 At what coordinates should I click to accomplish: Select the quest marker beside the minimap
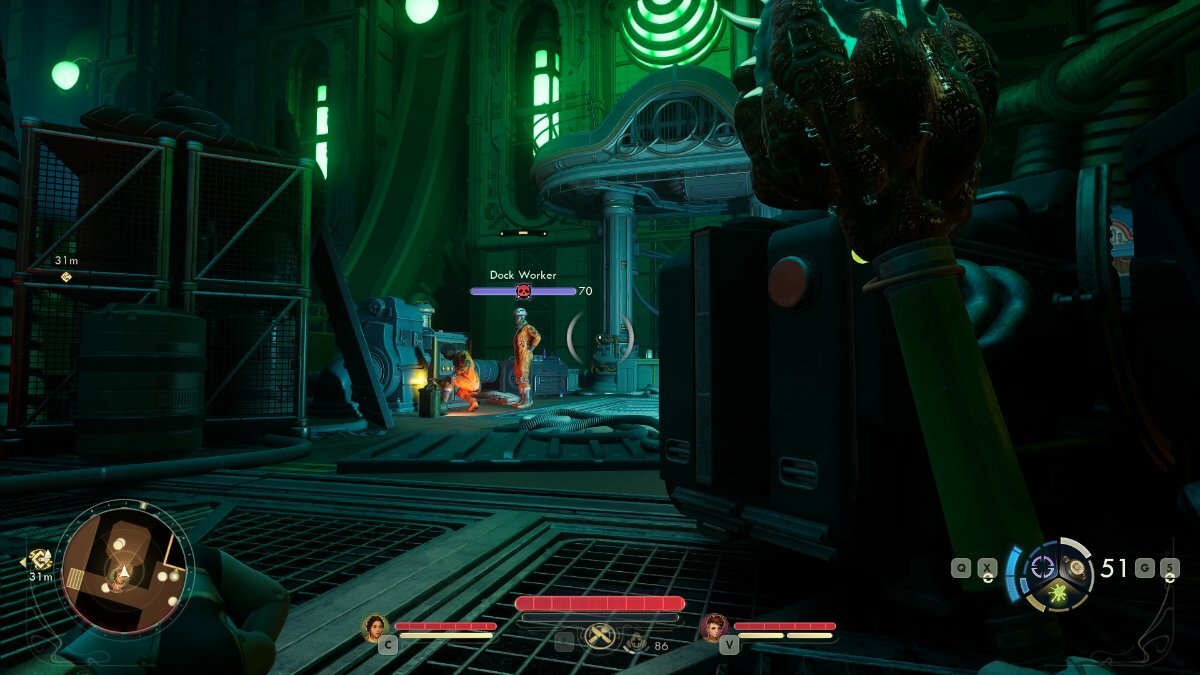(41, 560)
